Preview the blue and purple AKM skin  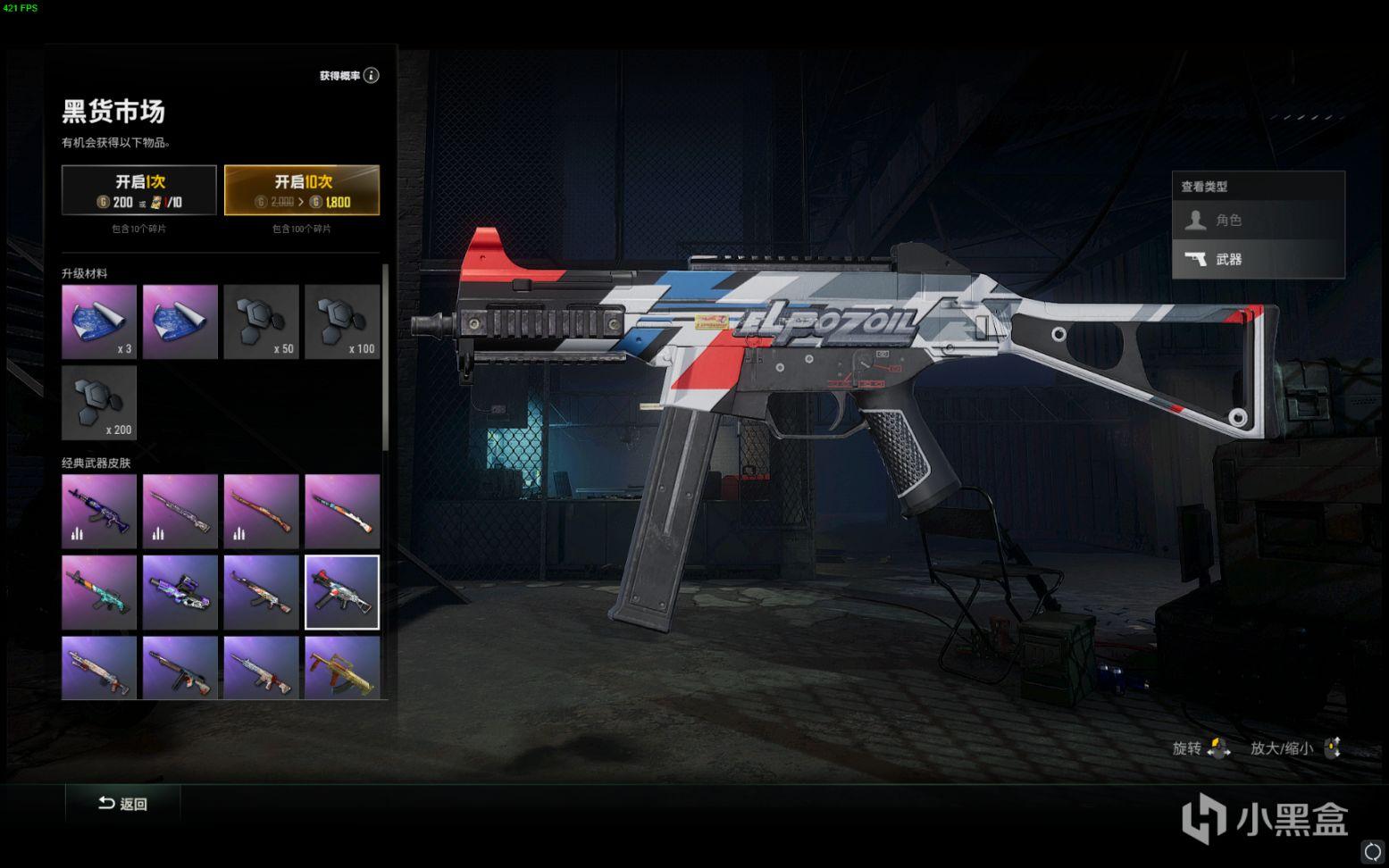point(99,511)
